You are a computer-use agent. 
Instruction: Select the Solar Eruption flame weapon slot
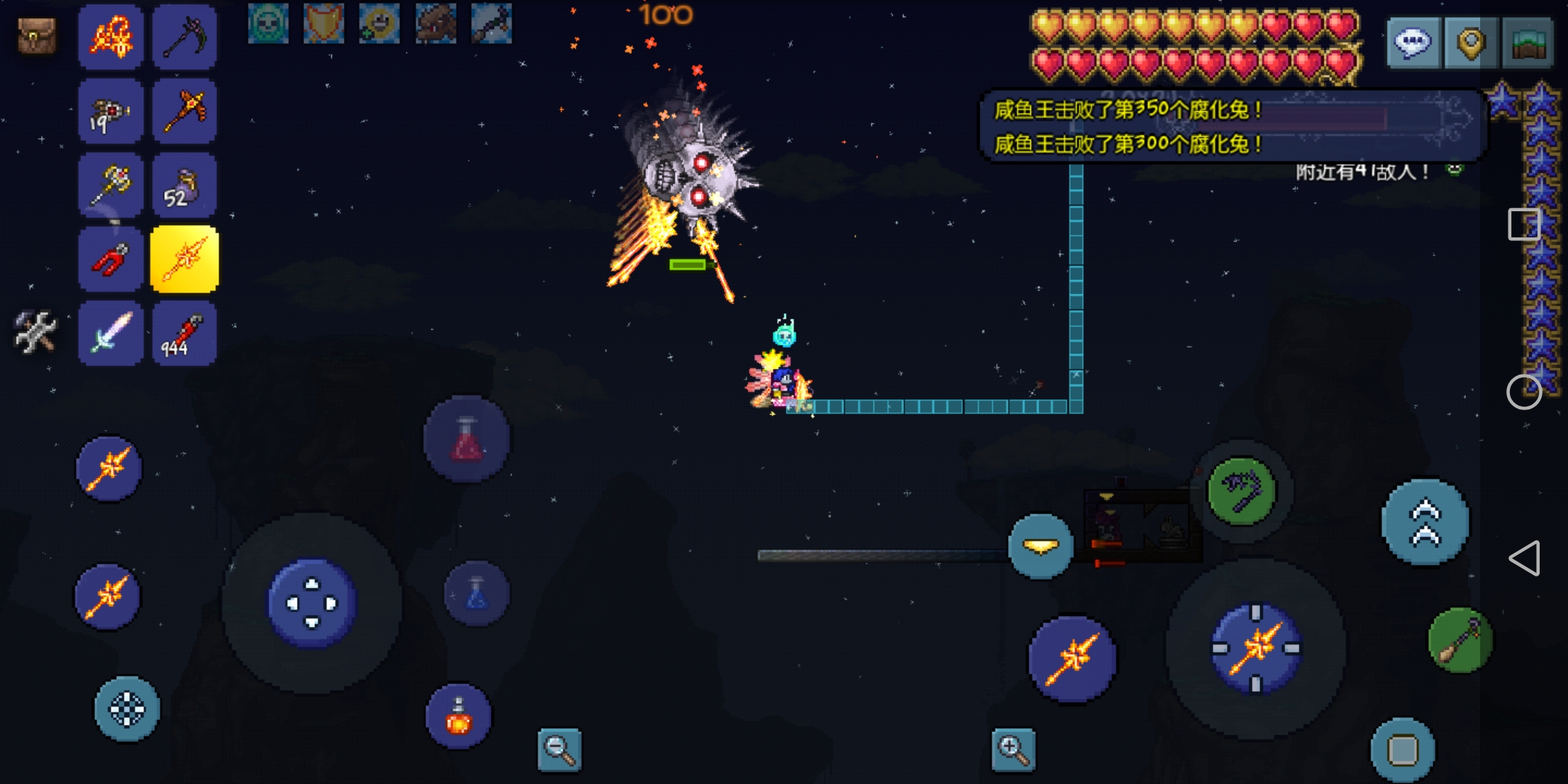[111, 36]
